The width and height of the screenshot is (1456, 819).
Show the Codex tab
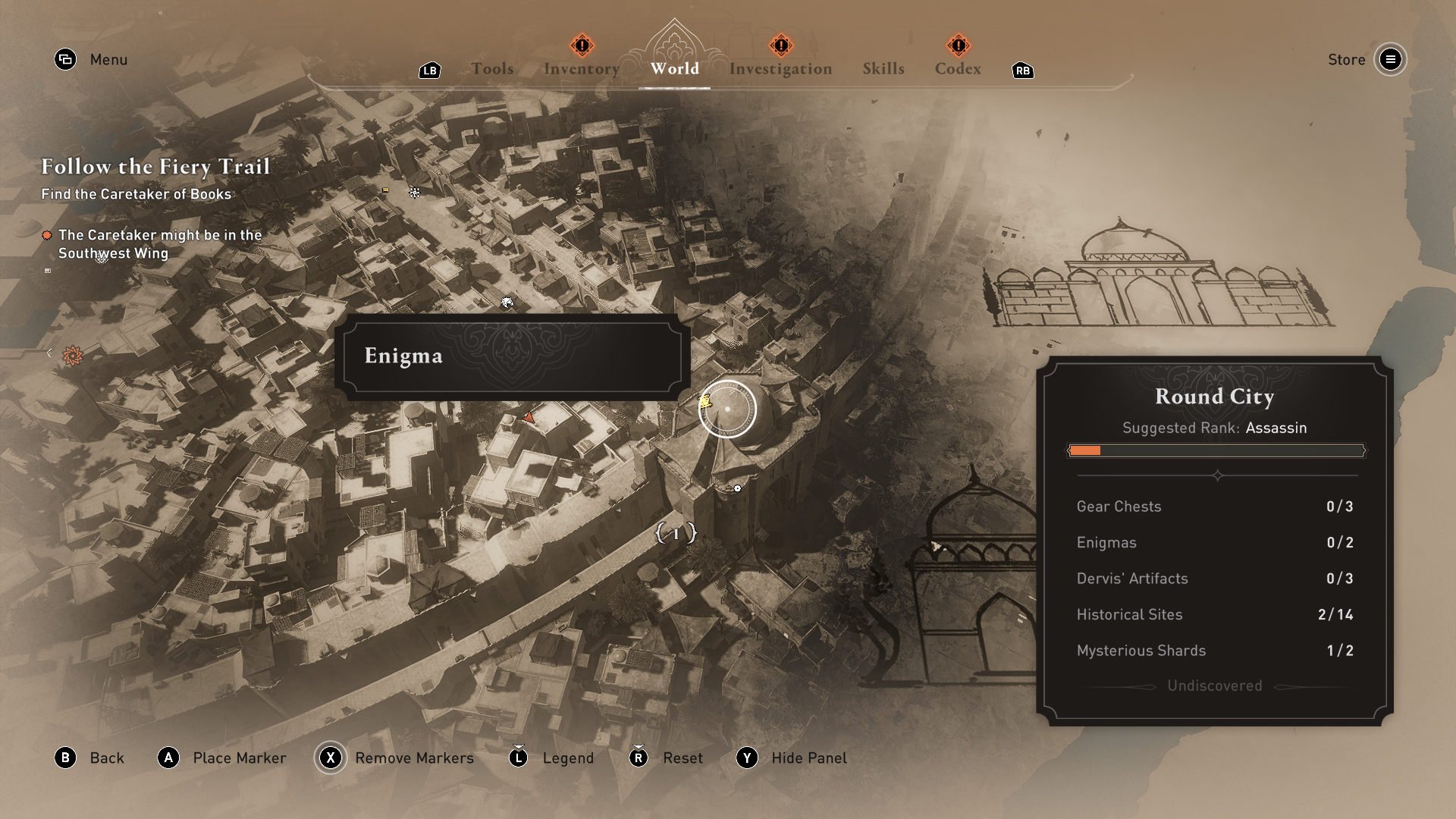tap(958, 69)
